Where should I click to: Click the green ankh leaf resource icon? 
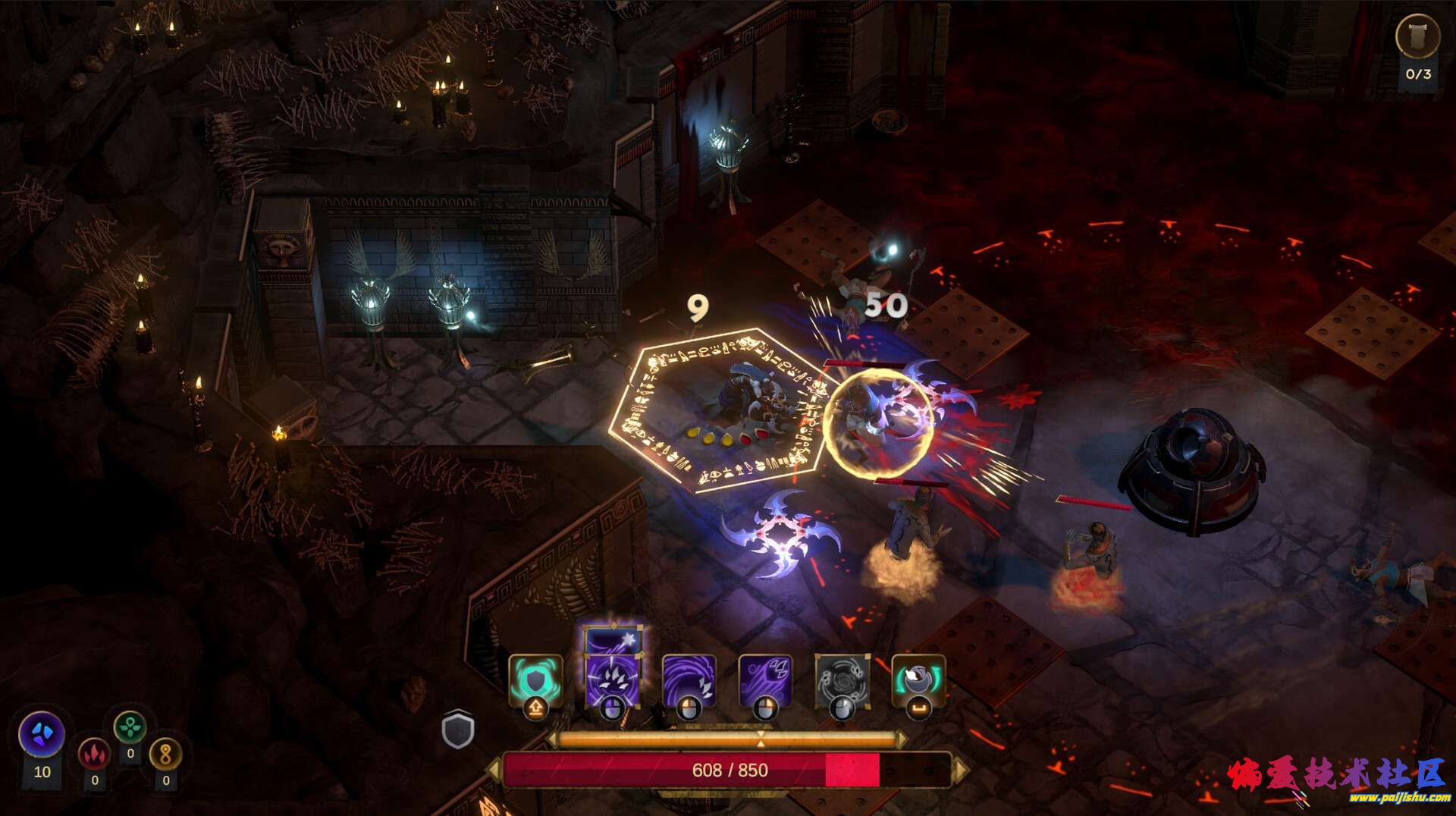click(130, 727)
